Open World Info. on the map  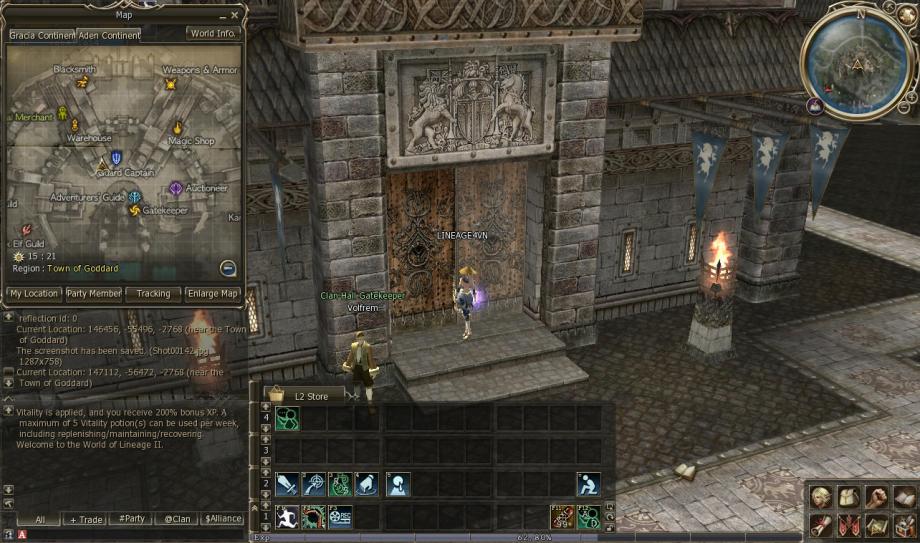pyautogui.click(x=212, y=33)
